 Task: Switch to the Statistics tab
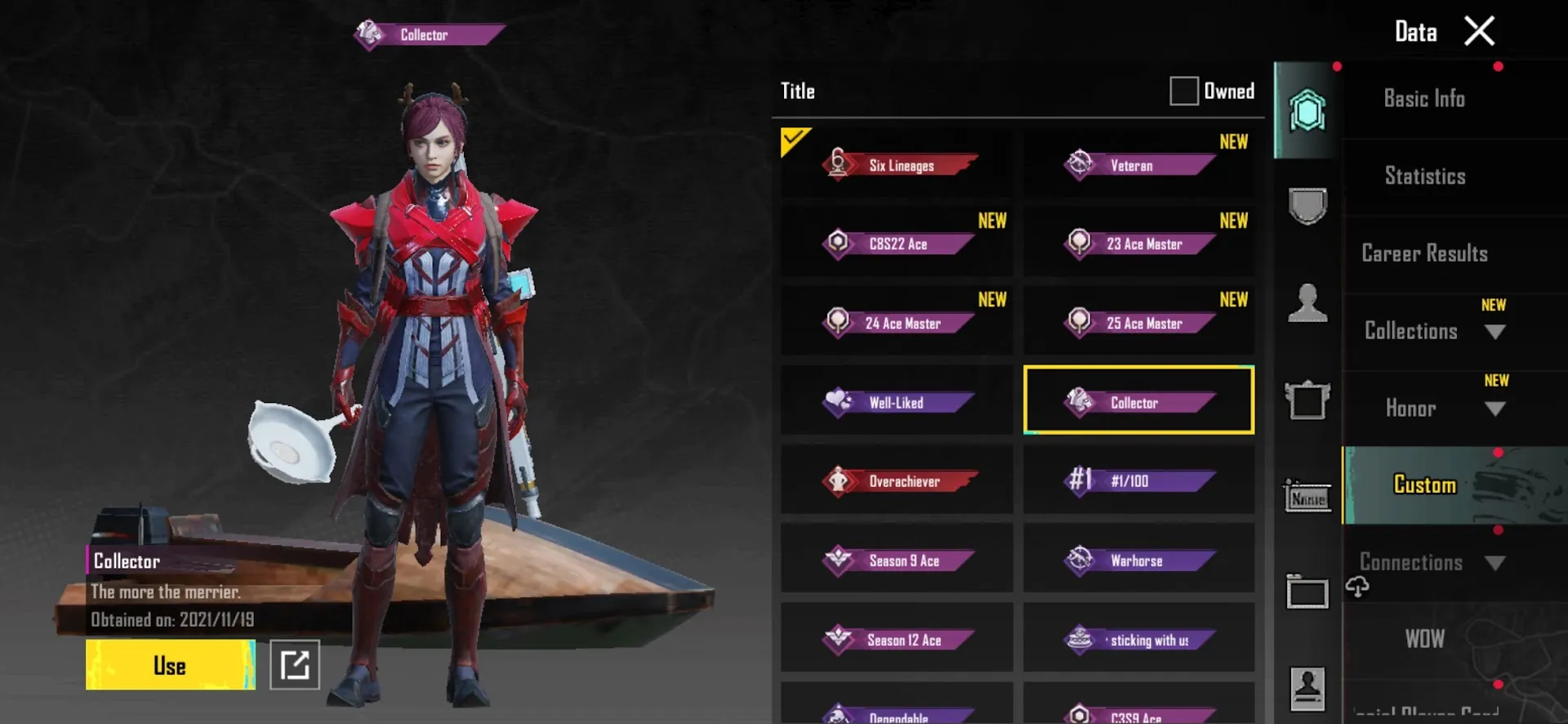[1424, 176]
